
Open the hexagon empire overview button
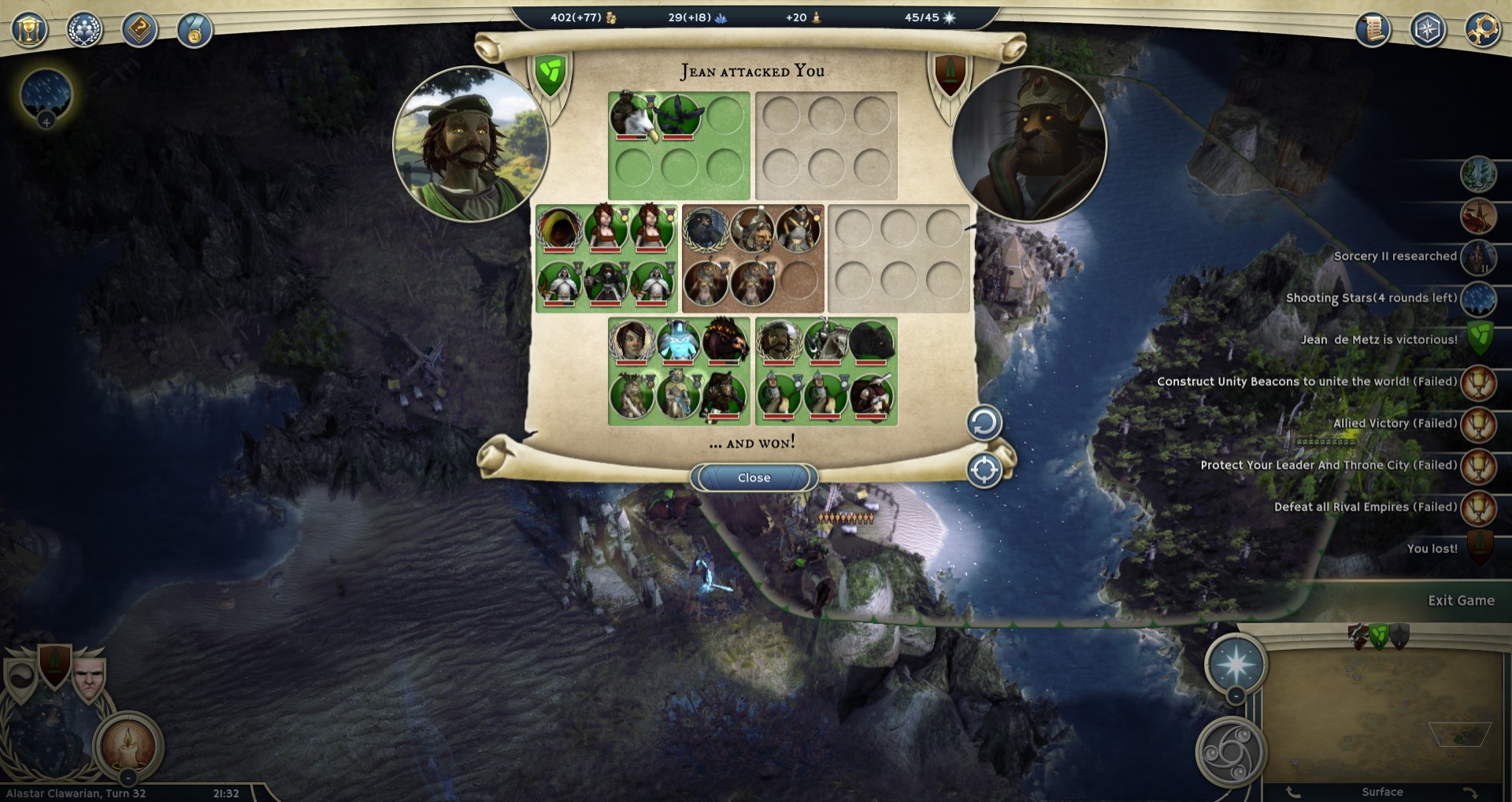pos(1428,30)
